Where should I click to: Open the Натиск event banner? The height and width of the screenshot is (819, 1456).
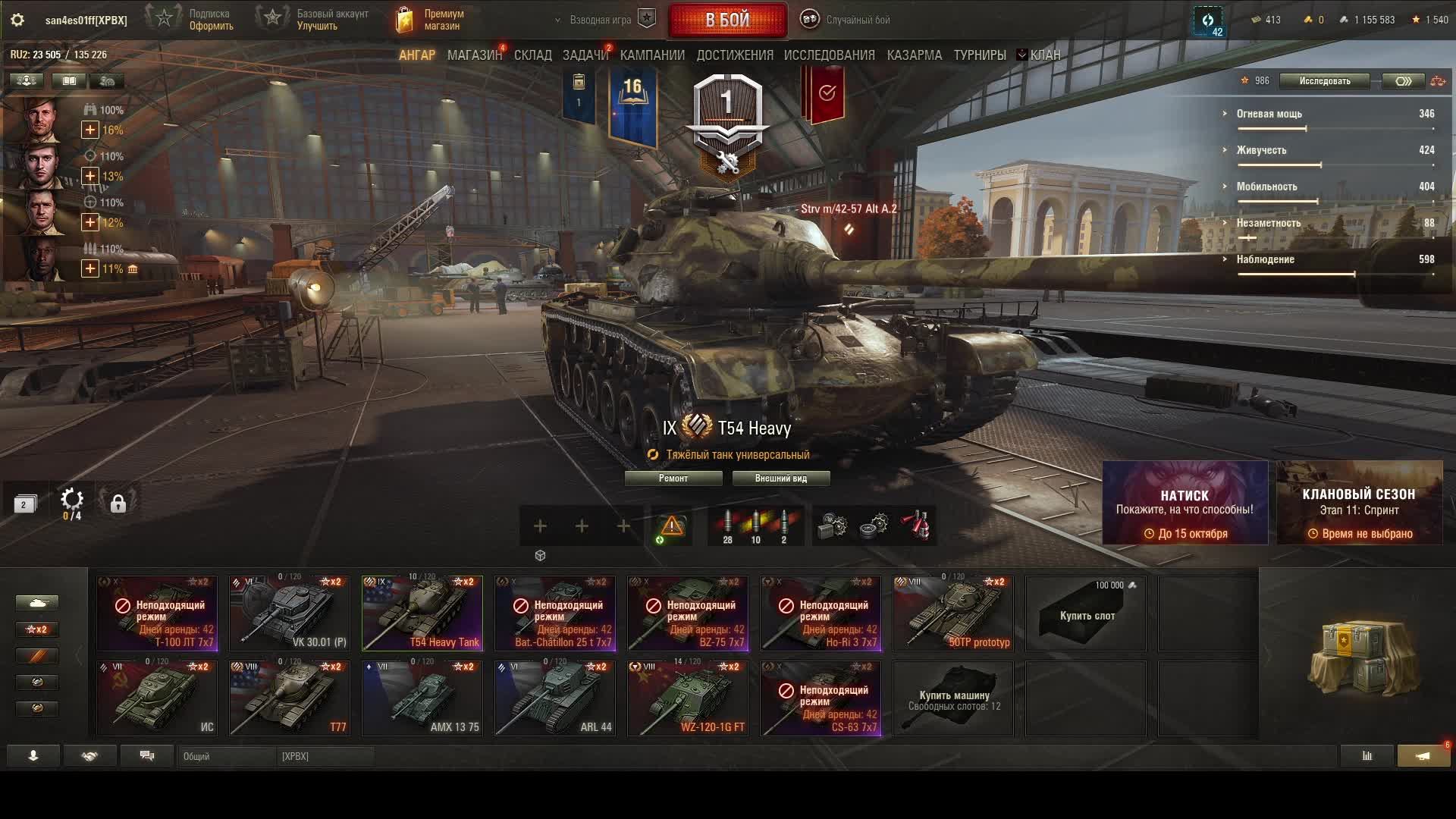coord(1185,503)
